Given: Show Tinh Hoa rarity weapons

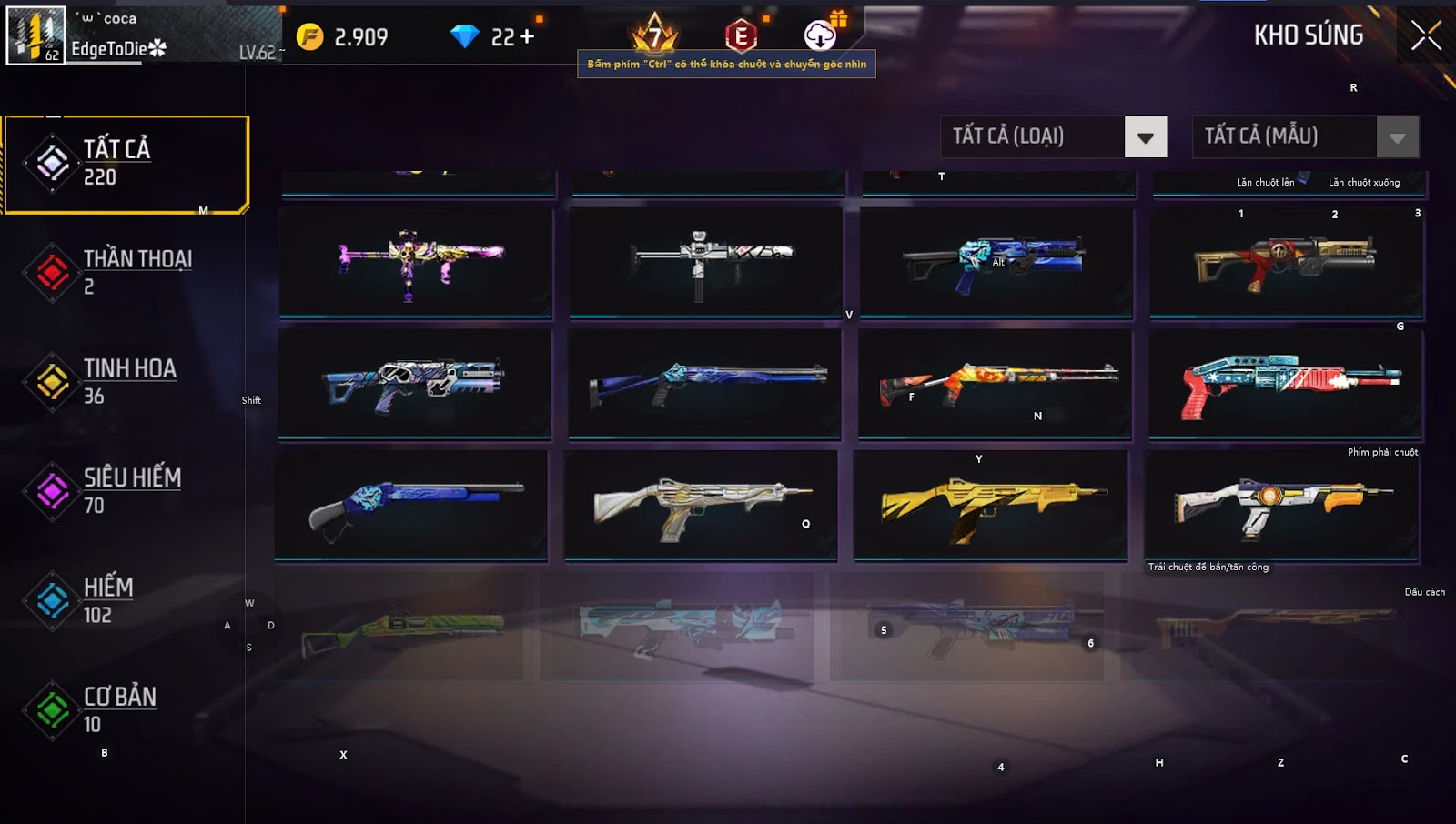Looking at the screenshot, I should (126, 381).
